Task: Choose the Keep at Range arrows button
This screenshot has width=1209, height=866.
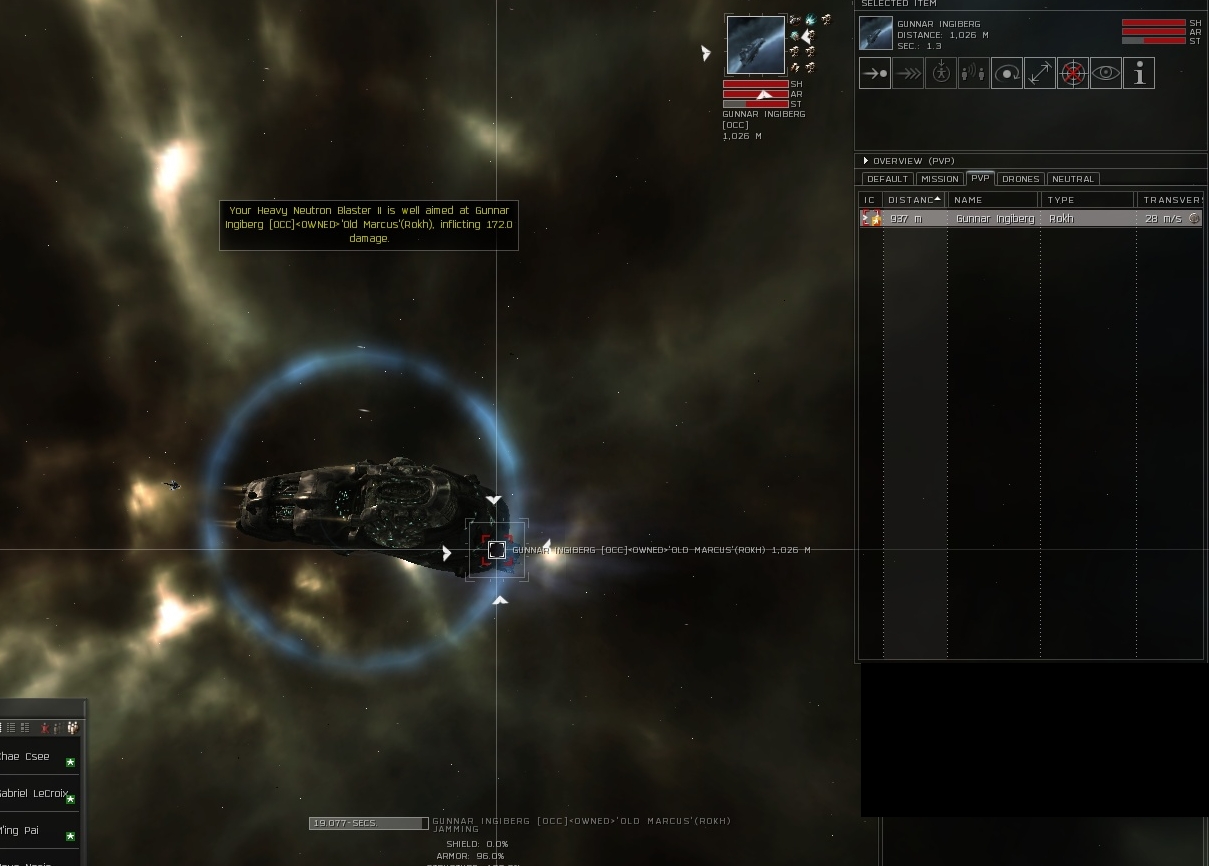Action: click(1040, 73)
